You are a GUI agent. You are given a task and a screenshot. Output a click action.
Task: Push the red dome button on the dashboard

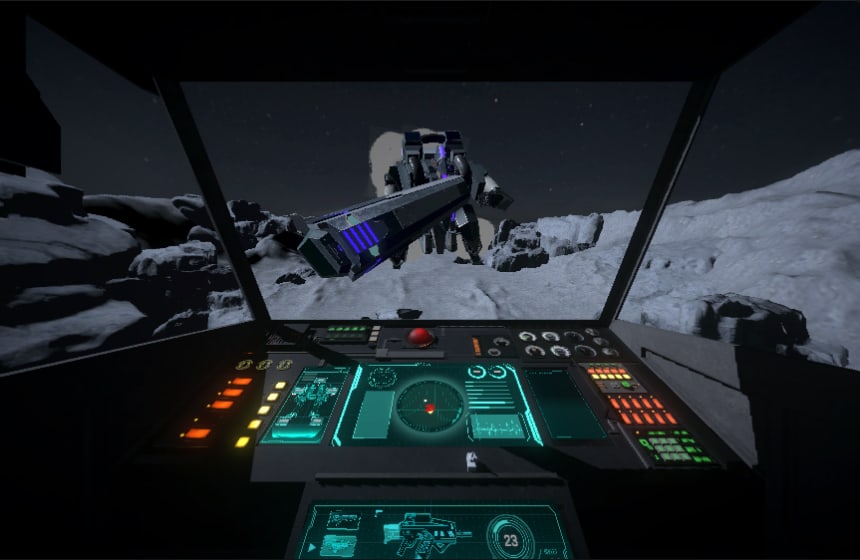point(423,337)
